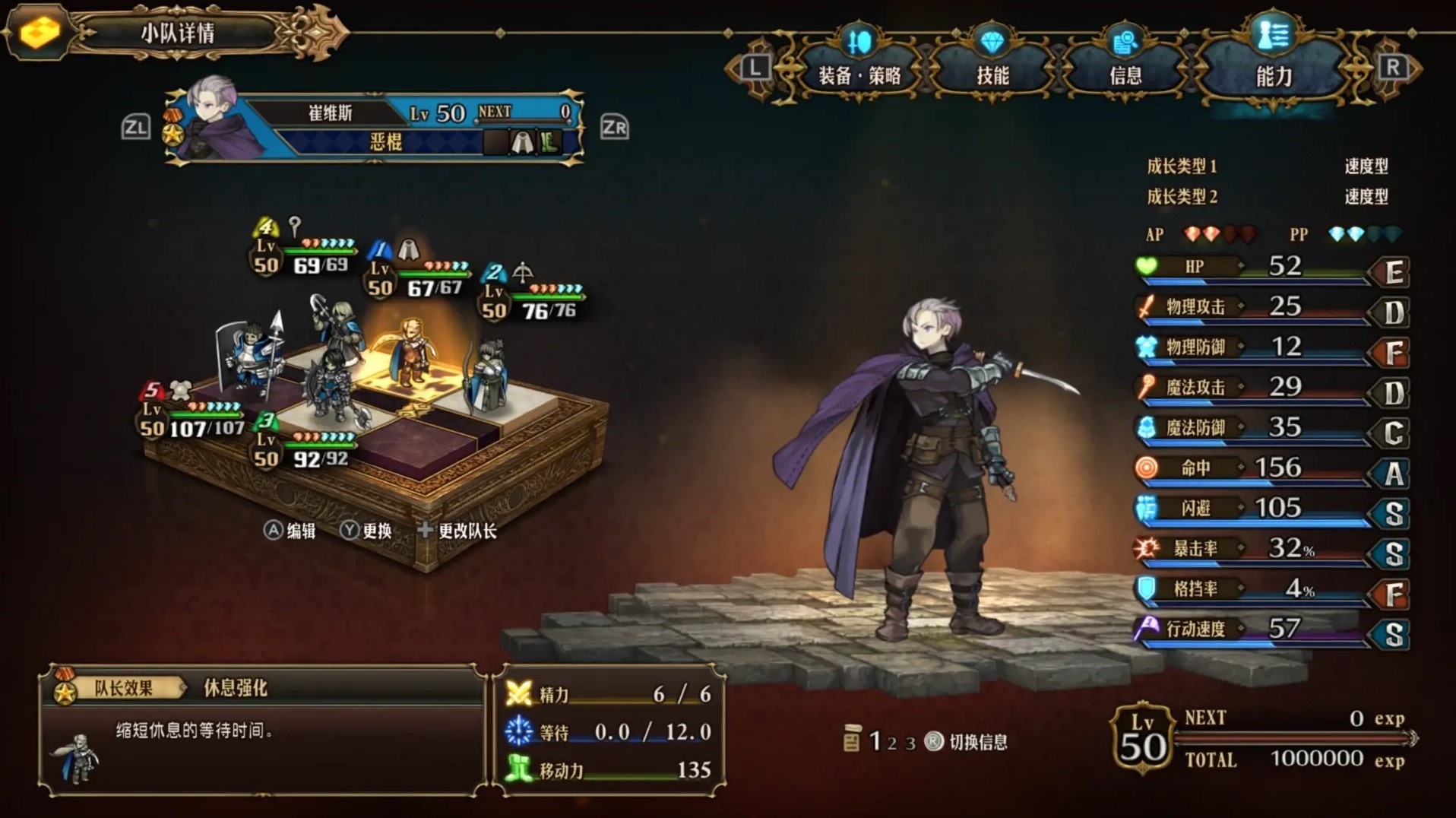The height and width of the screenshot is (818, 1456).
Task: Choose the shield knight unit on the formation board
Action: point(251,356)
